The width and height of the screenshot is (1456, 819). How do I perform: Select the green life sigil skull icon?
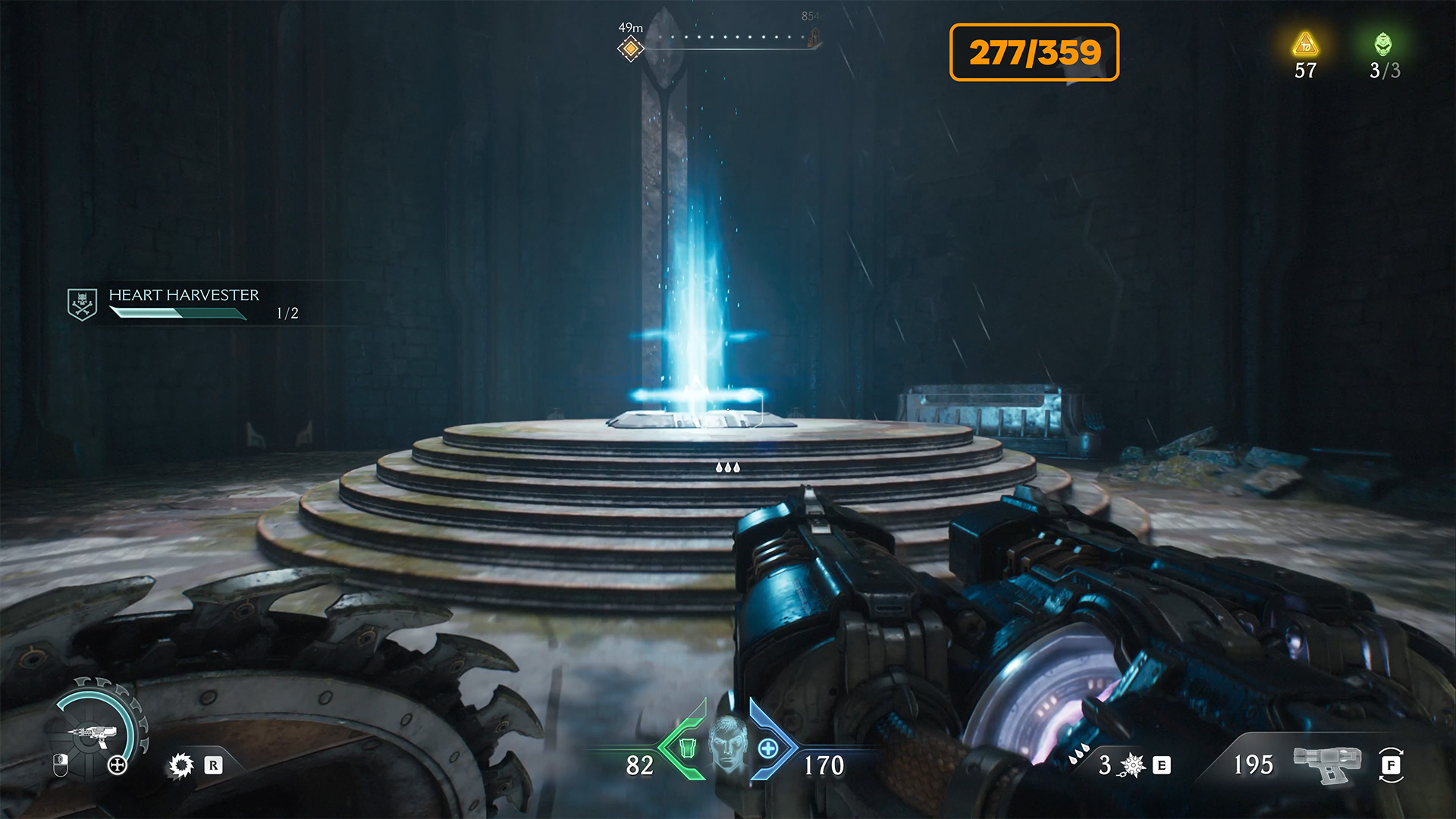[1383, 45]
